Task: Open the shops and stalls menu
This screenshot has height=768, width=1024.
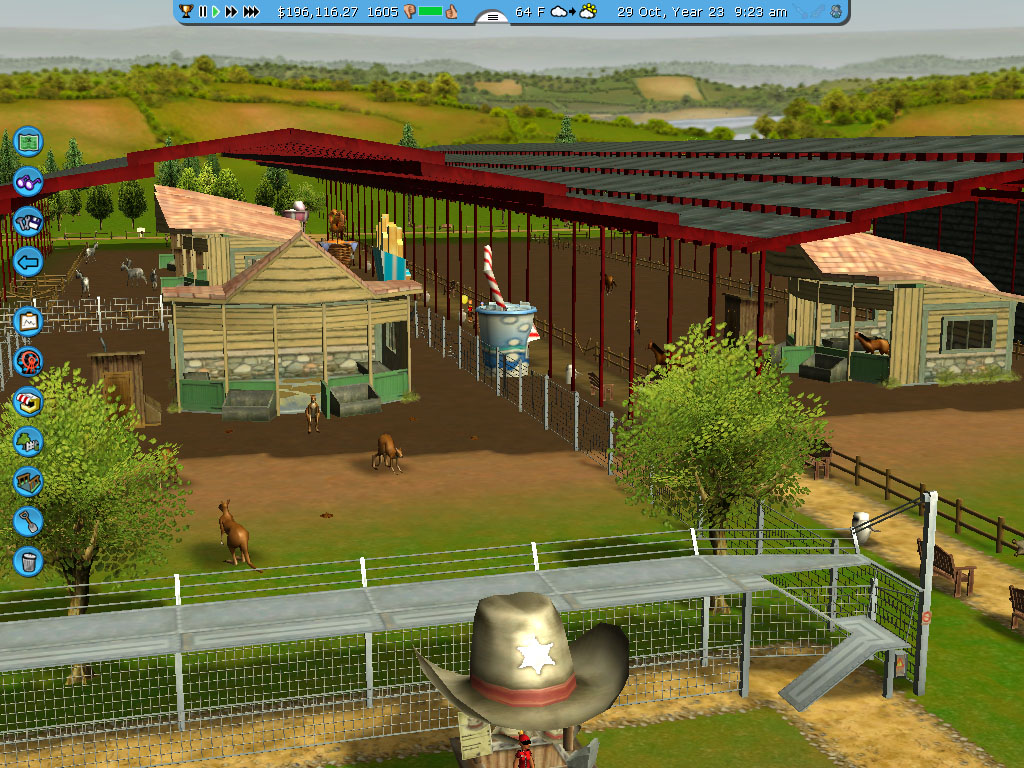Action: point(28,401)
